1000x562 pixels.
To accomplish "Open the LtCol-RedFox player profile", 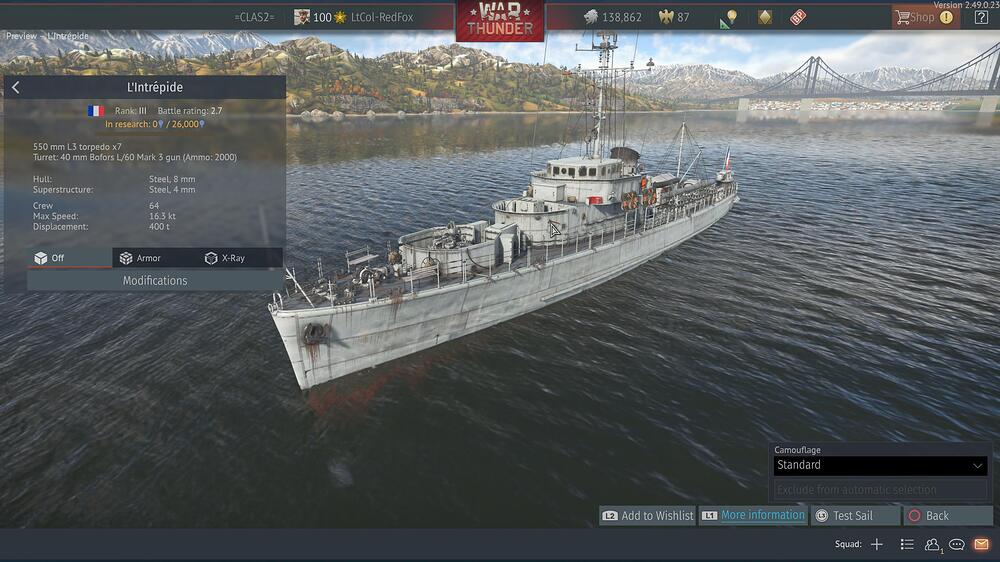I will tap(381, 17).
